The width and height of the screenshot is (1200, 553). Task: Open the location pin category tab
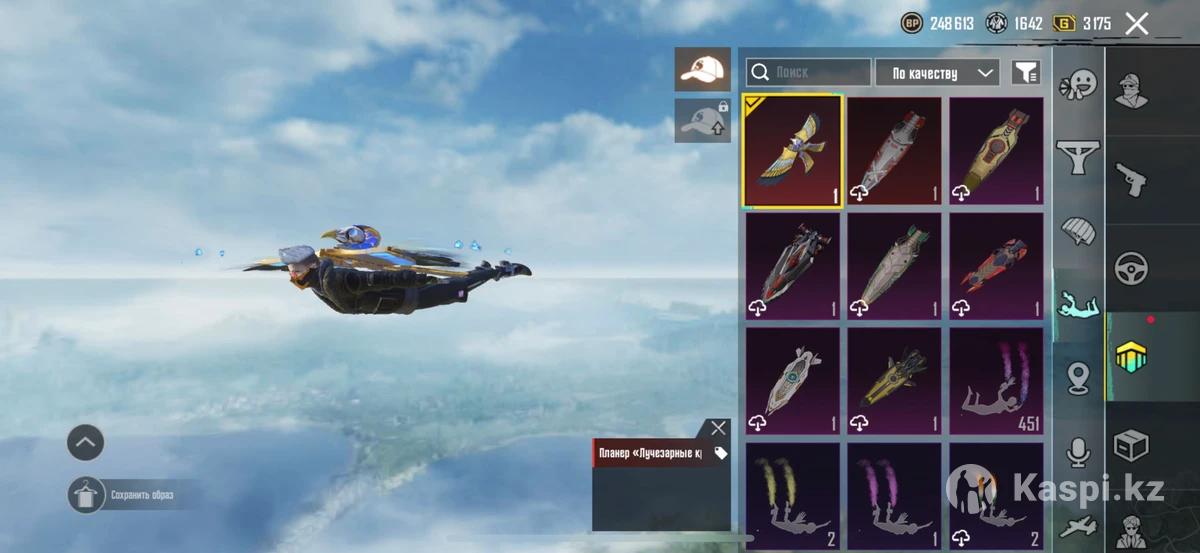(1079, 378)
